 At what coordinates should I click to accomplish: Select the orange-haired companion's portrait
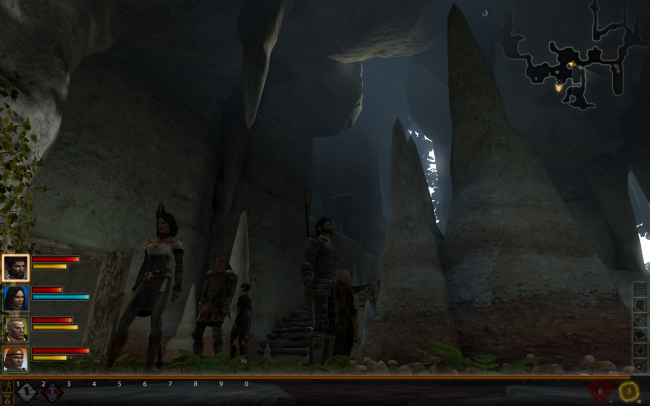(x=16, y=358)
